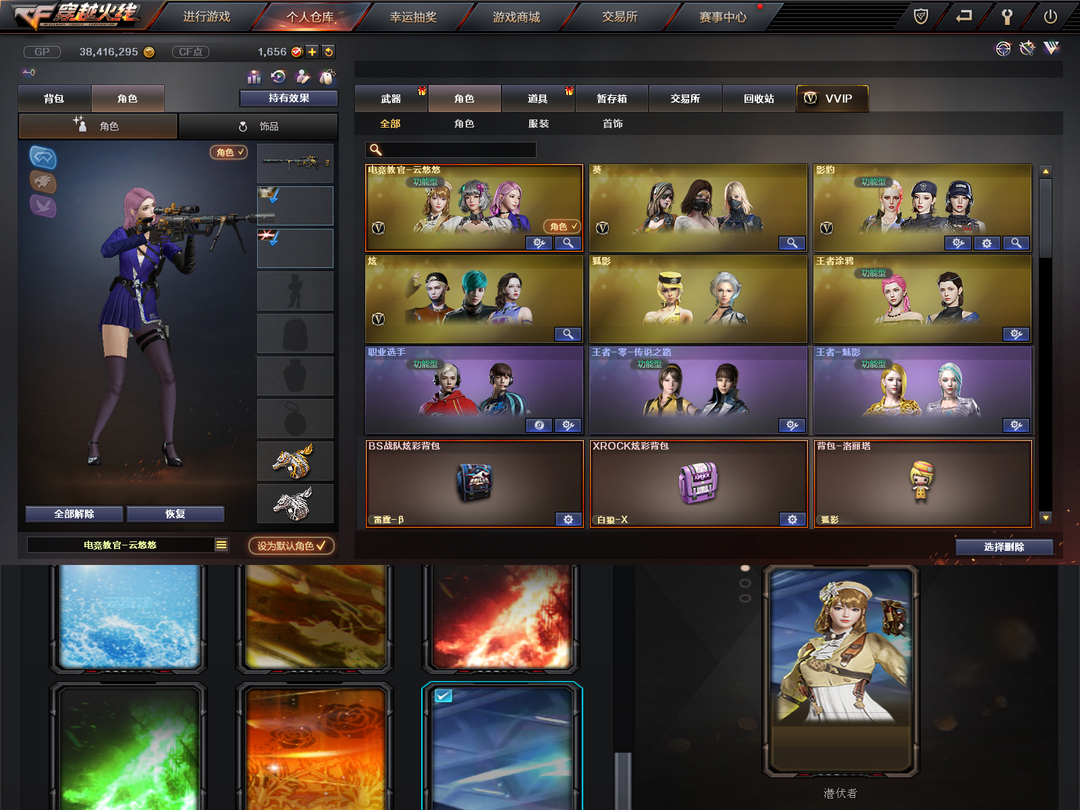Click the power icon to exit

coord(1050,17)
